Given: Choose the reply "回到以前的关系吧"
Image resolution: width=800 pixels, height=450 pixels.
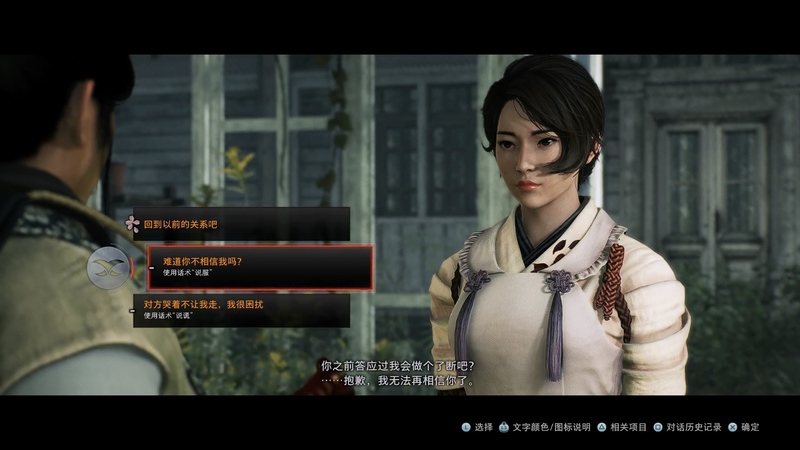Looking at the screenshot, I should pos(240,224).
